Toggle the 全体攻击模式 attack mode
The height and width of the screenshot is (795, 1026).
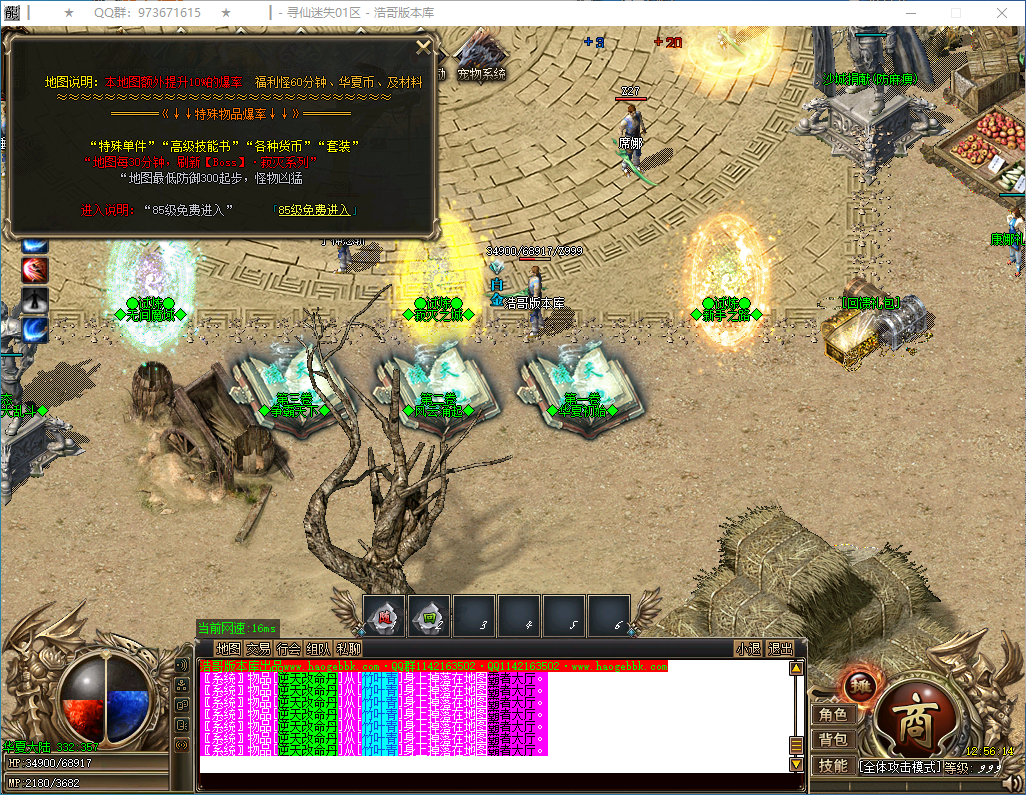click(900, 767)
